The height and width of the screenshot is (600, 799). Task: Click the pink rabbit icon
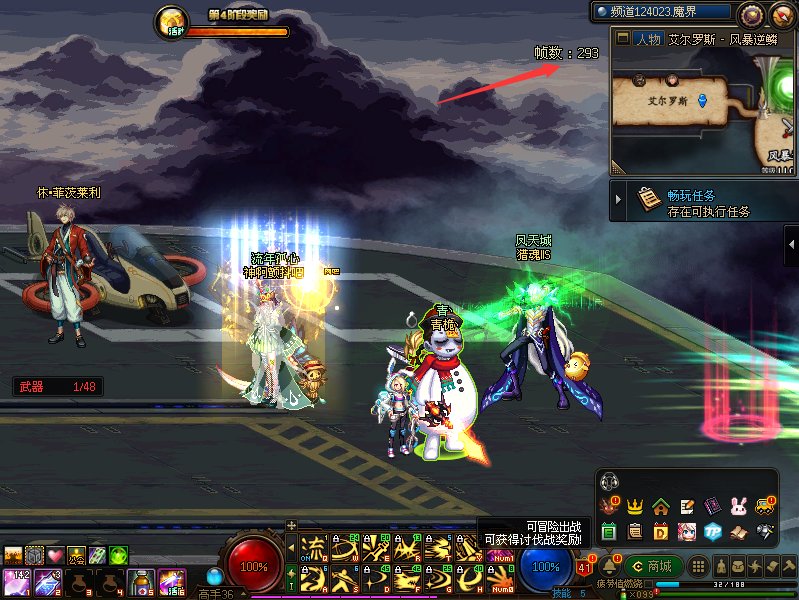[x=739, y=506]
